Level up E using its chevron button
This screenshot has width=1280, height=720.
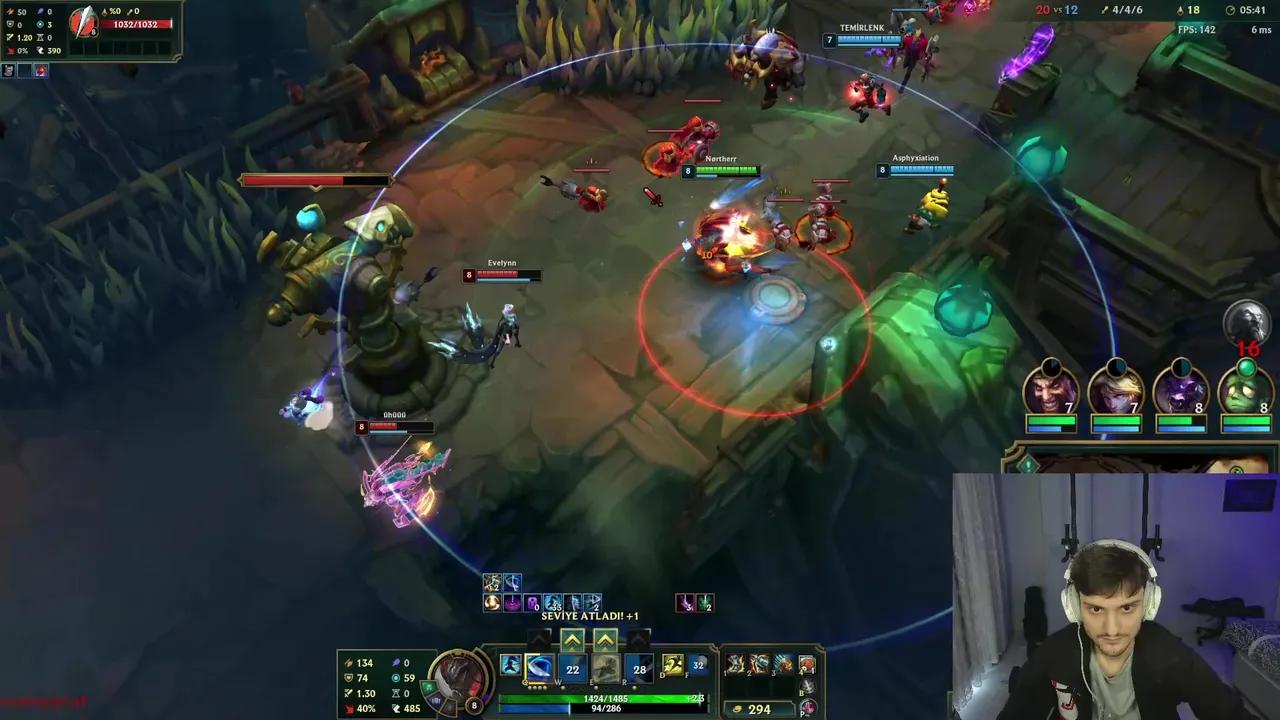pos(603,640)
